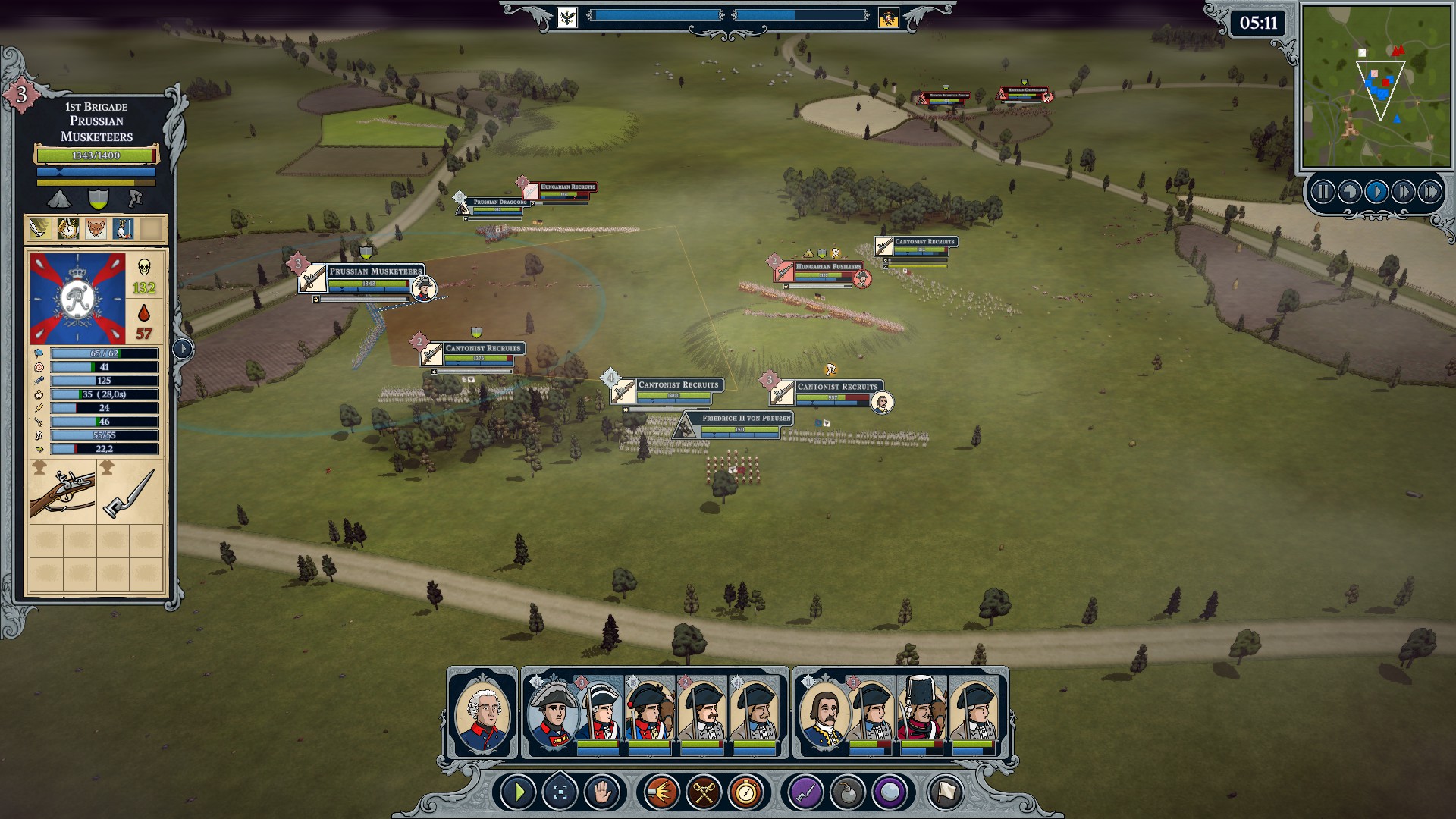
Task: Select the flintlock musket weapon slot
Action: coord(62,493)
